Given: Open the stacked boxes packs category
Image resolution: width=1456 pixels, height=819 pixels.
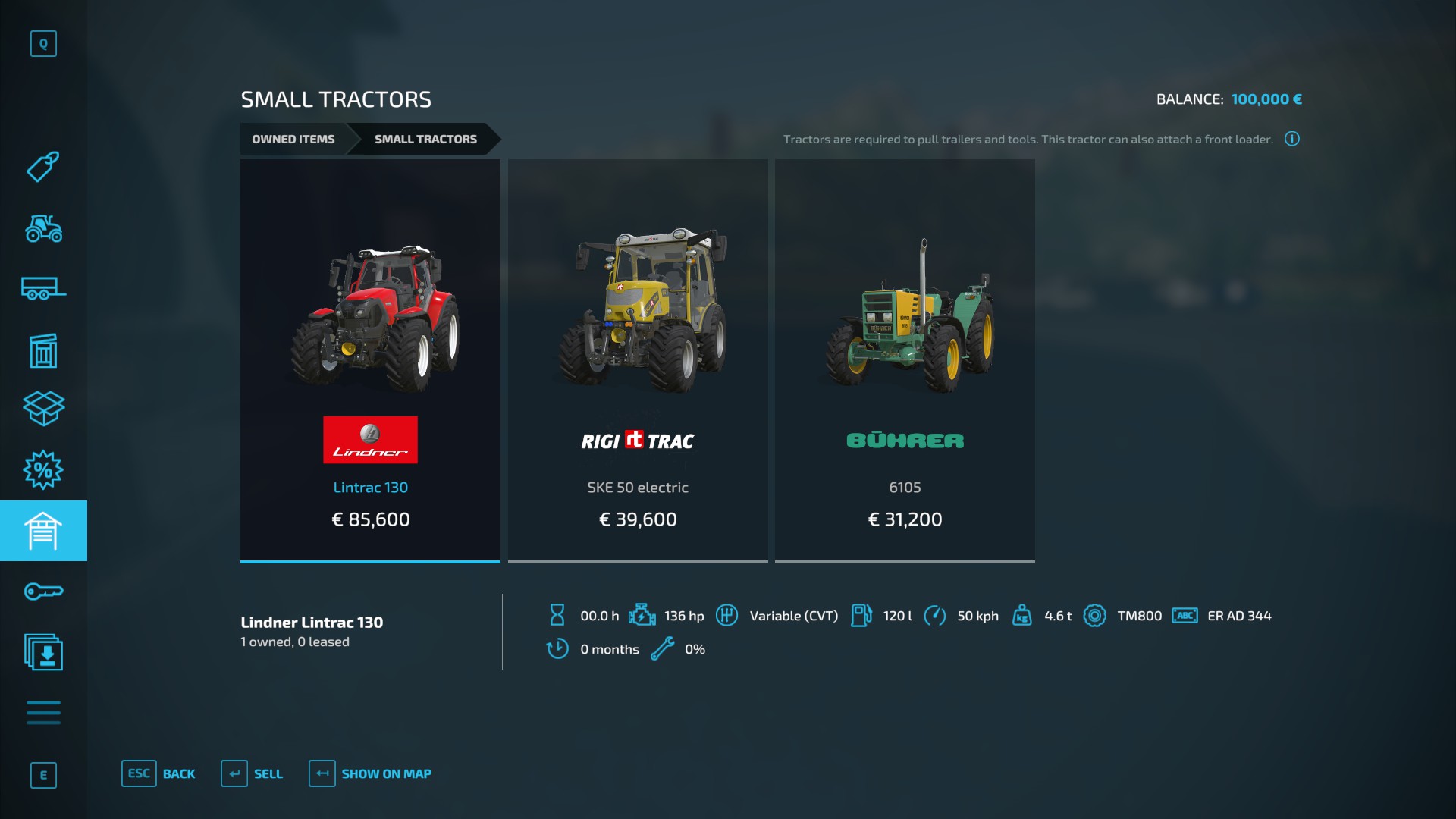Looking at the screenshot, I should tap(43, 409).
